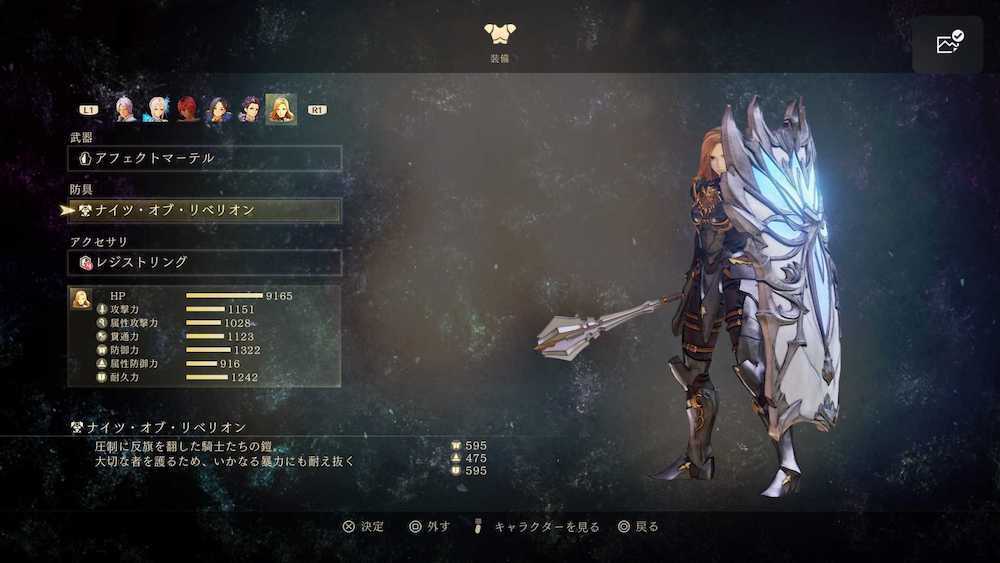This screenshot has height=563, width=1000.
Task: Select the highlighted orange-haired character portrait
Action: [281, 109]
